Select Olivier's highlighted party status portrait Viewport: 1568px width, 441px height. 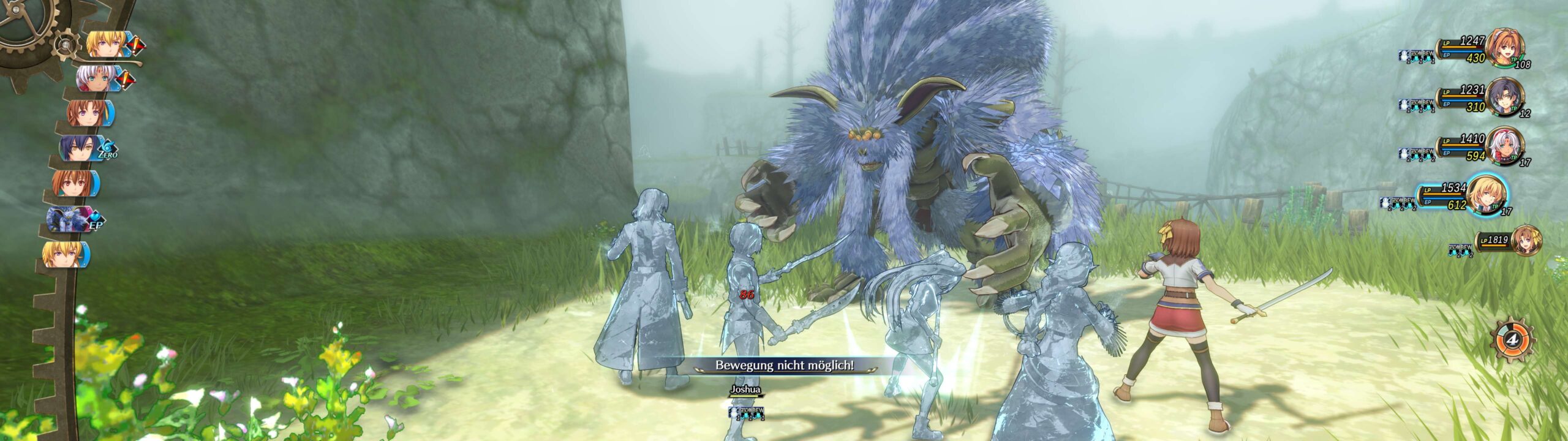click(1487, 194)
